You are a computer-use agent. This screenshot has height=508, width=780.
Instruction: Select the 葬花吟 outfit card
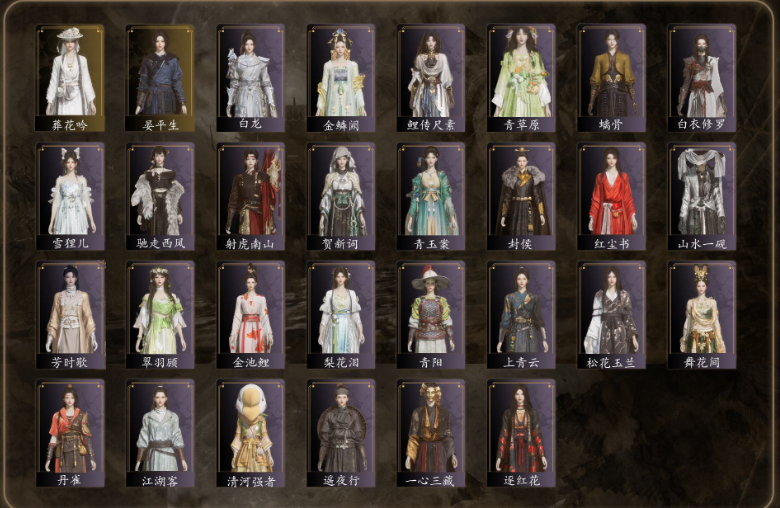point(70,78)
